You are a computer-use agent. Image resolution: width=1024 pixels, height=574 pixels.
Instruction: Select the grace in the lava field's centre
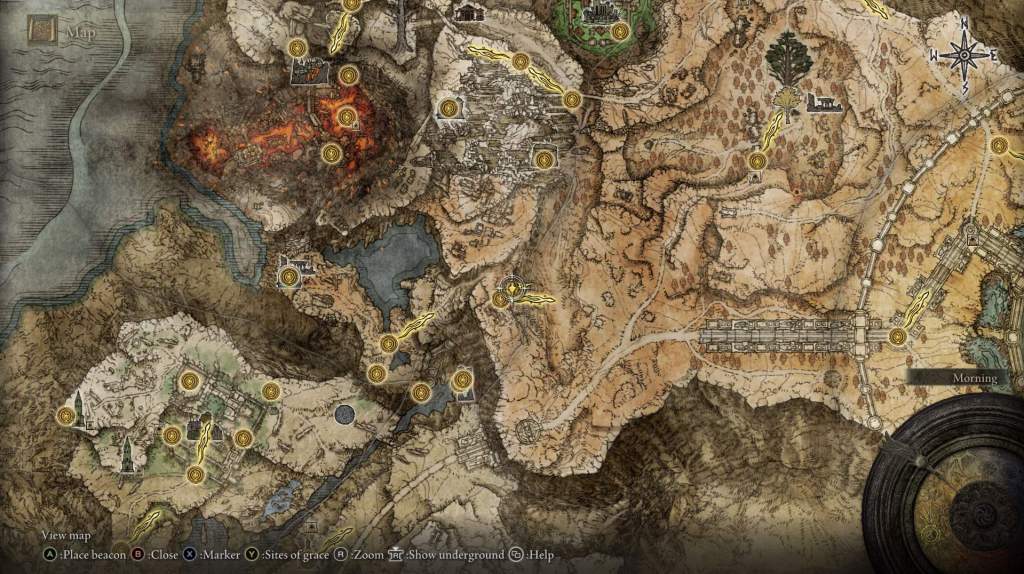tap(347, 117)
